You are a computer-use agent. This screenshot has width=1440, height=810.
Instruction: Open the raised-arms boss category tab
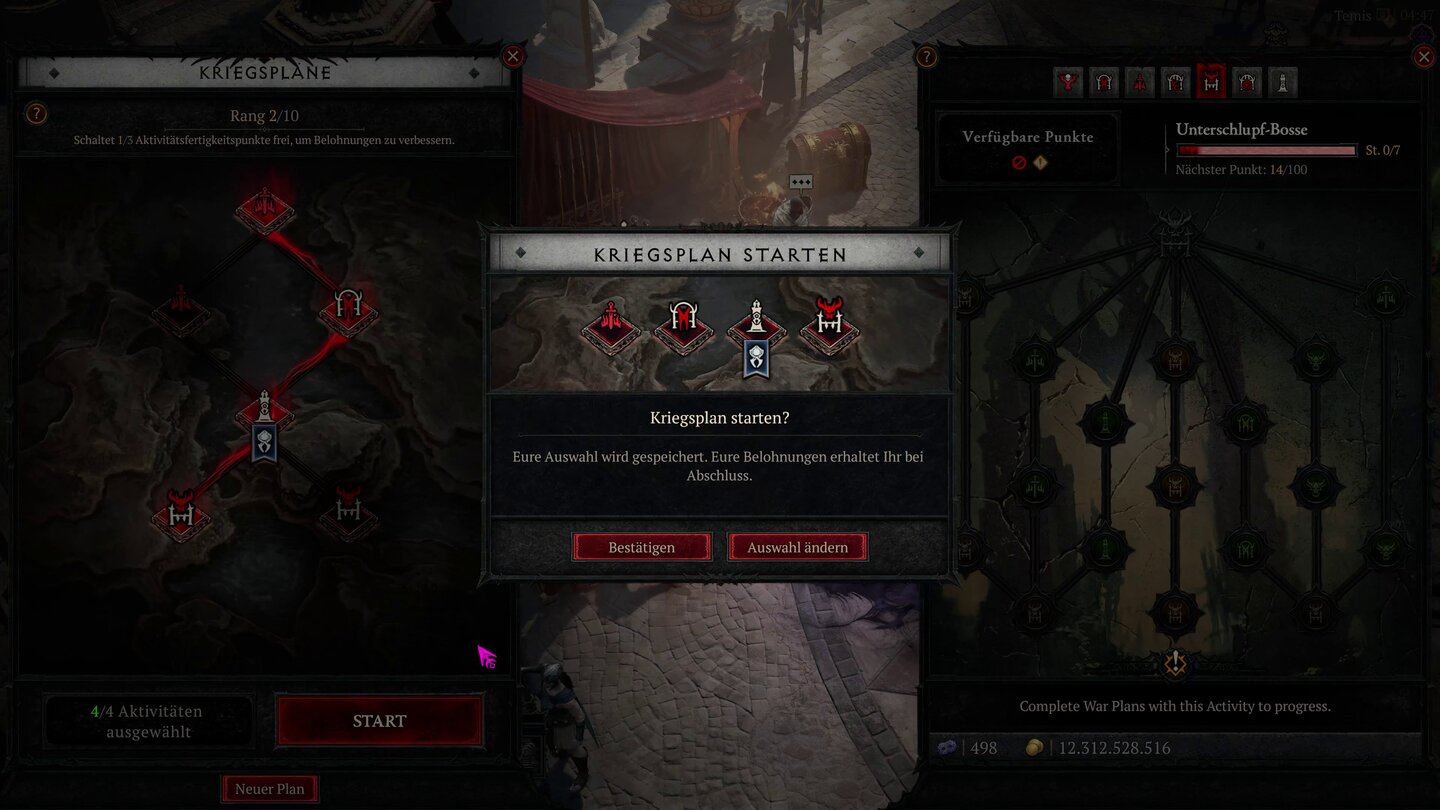[1068, 82]
